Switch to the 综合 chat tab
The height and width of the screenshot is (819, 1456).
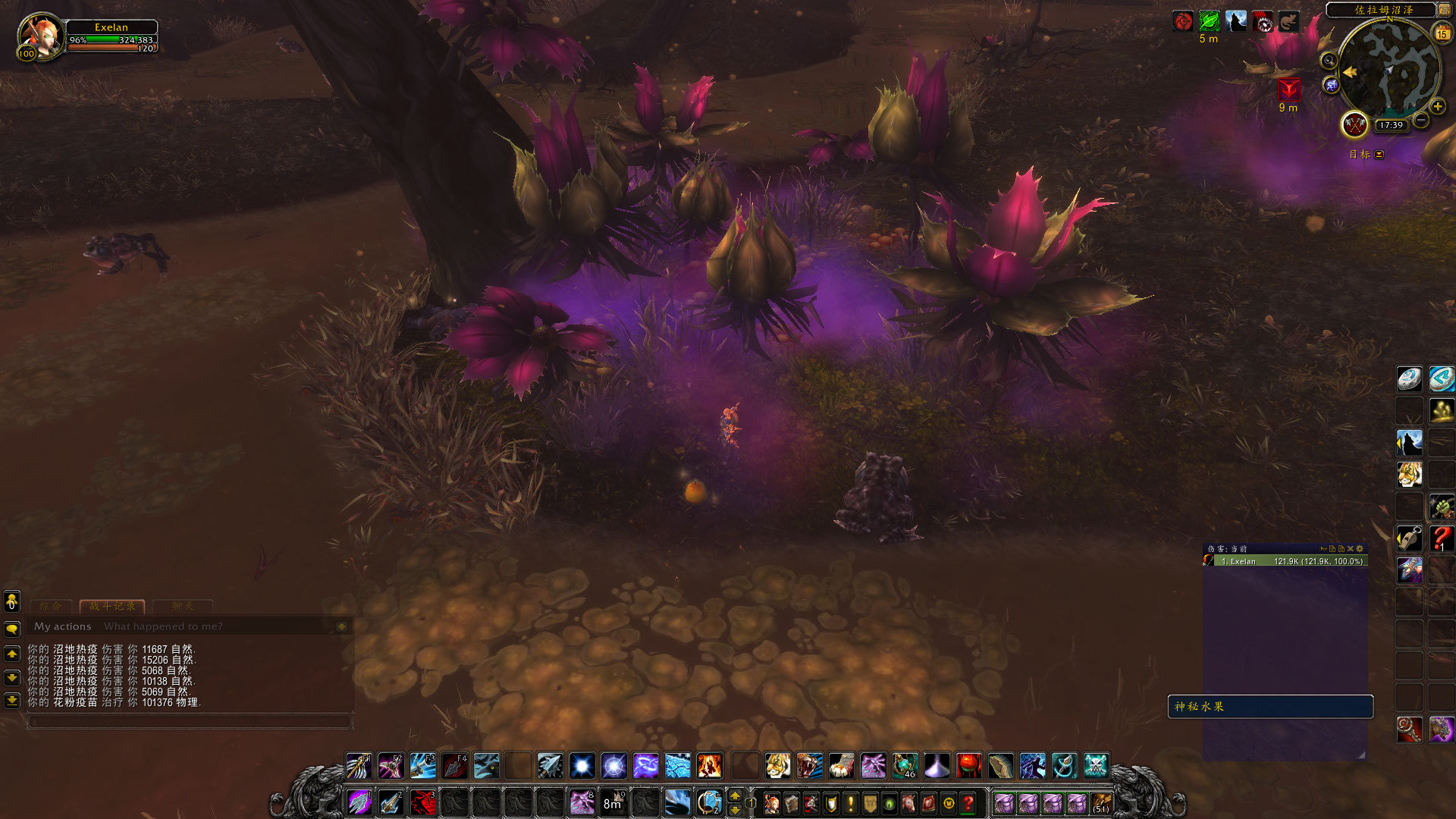click(50, 606)
